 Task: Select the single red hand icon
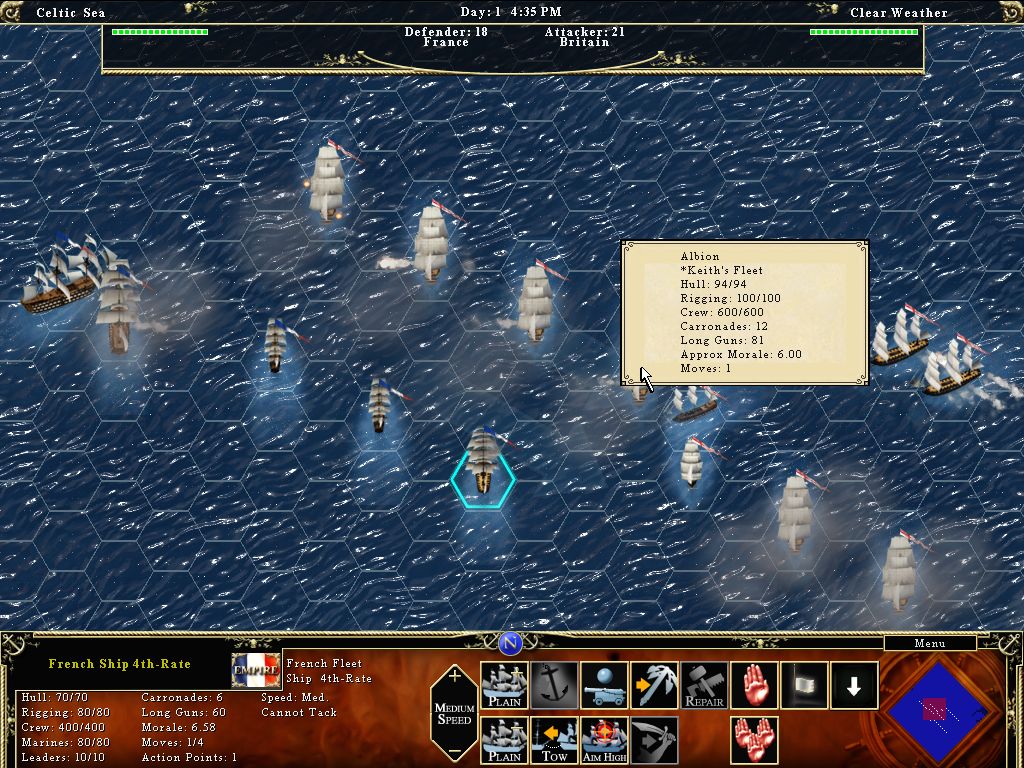tap(755, 686)
